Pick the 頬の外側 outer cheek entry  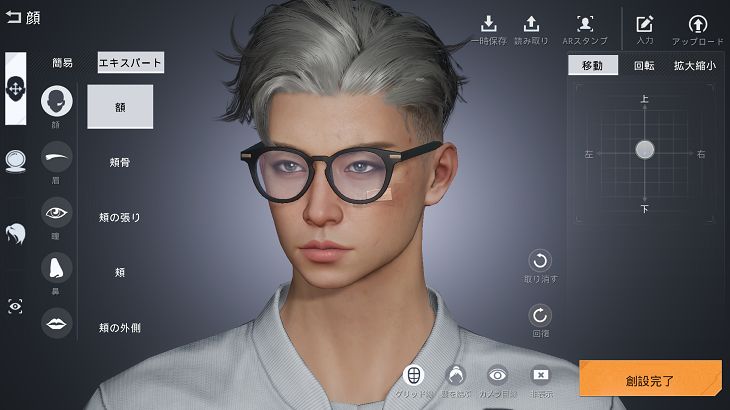coord(120,327)
